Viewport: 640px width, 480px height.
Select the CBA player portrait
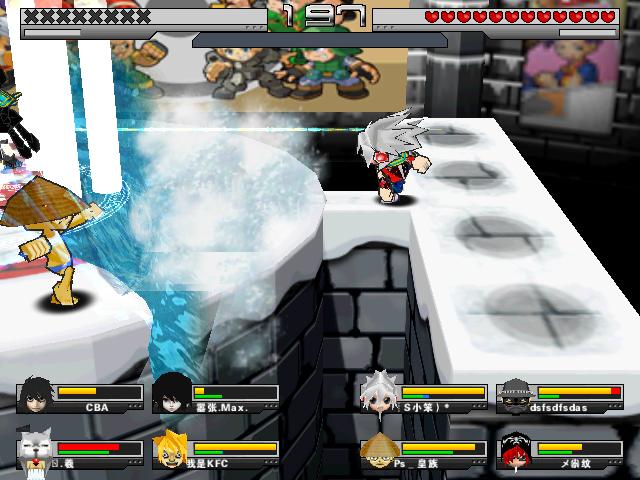tap(35, 396)
